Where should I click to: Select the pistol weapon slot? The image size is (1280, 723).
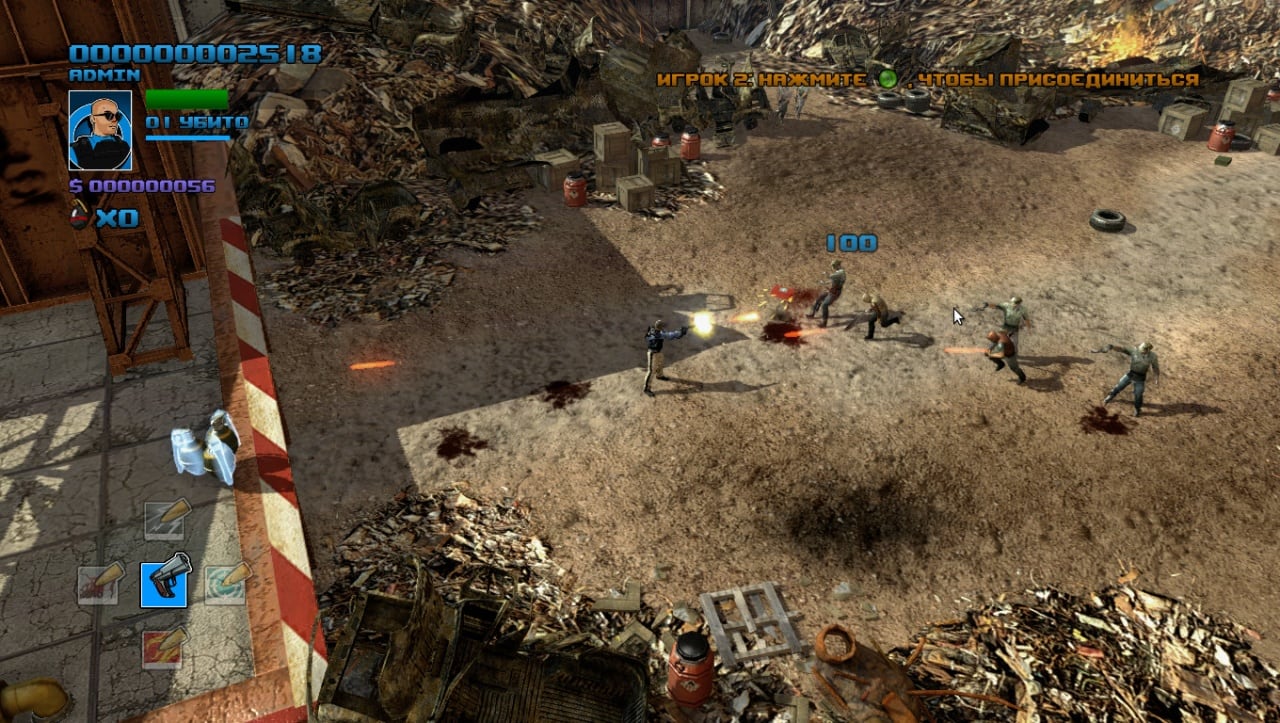(x=164, y=580)
